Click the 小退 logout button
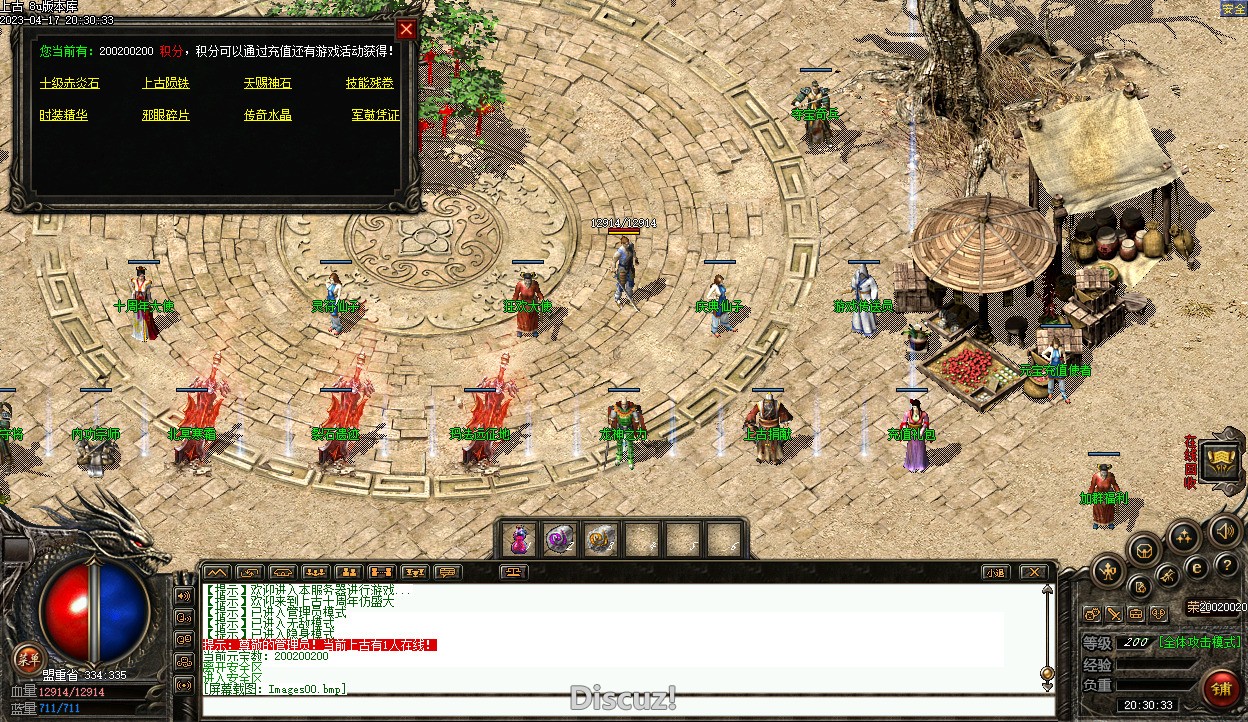The image size is (1248, 722). (x=995, y=573)
